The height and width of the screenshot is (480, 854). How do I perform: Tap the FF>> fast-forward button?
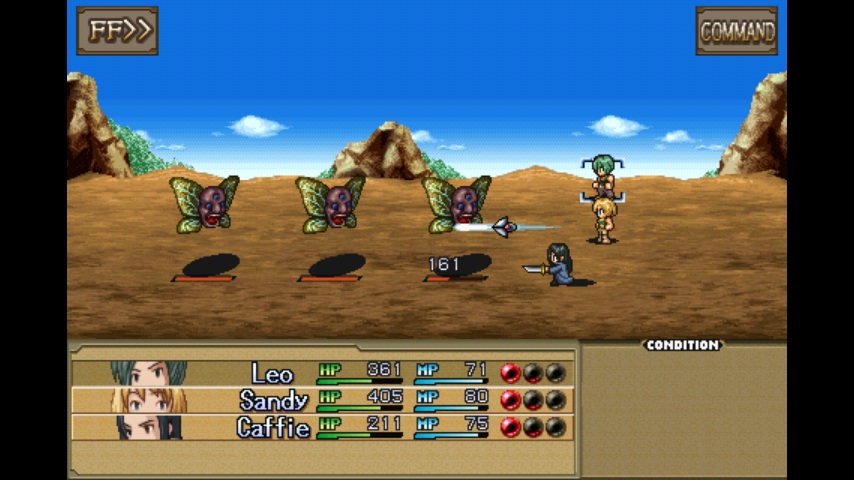click(117, 31)
